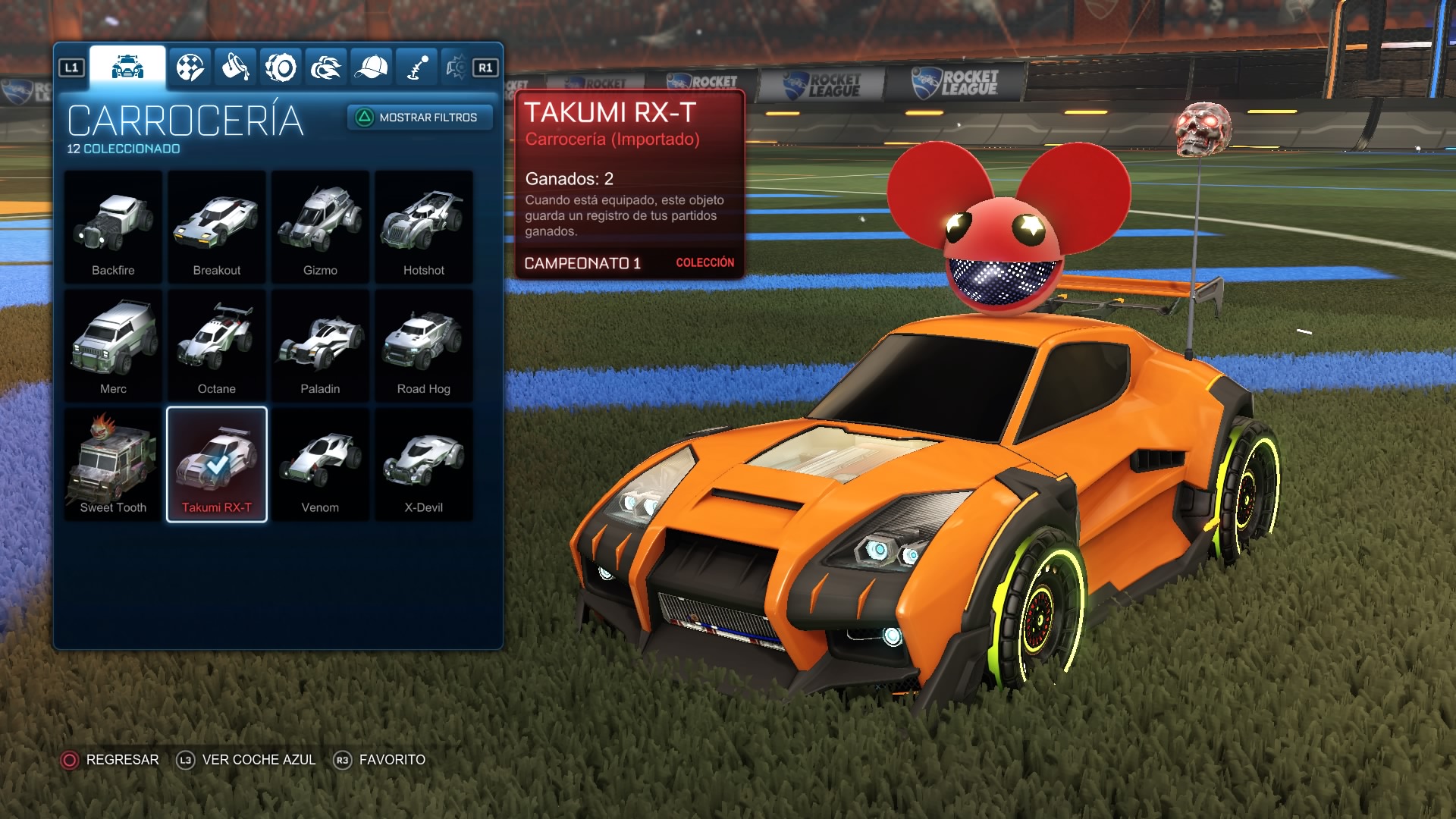1456x819 pixels.
Task: Select the Backfire car body
Action: coord(113,227)
